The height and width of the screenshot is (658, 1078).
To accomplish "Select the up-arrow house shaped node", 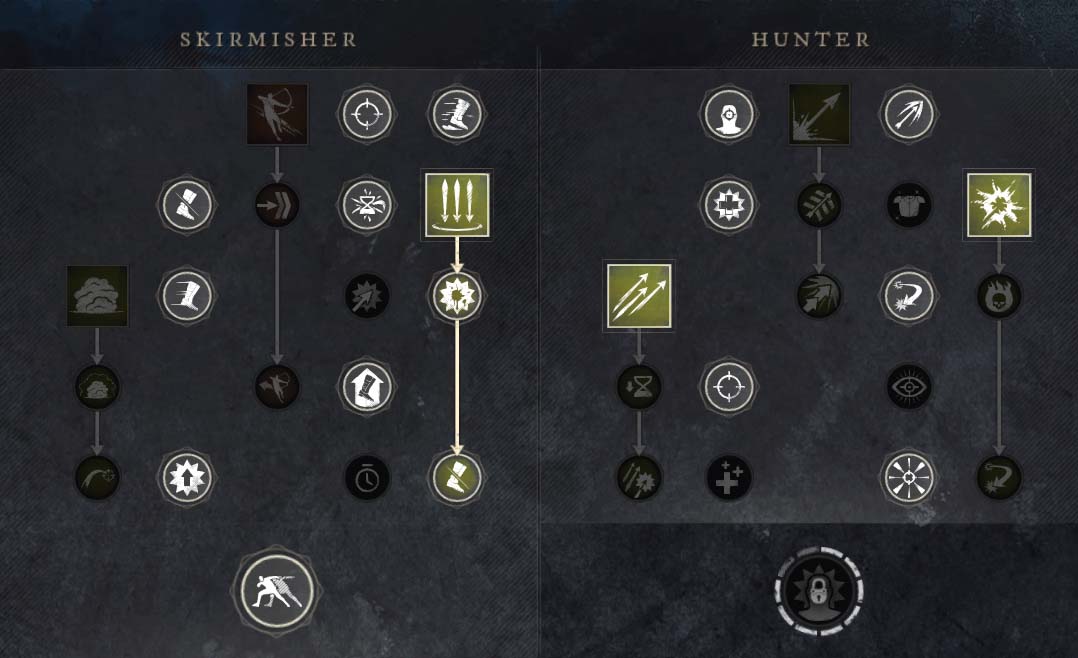I will [367, 386].
